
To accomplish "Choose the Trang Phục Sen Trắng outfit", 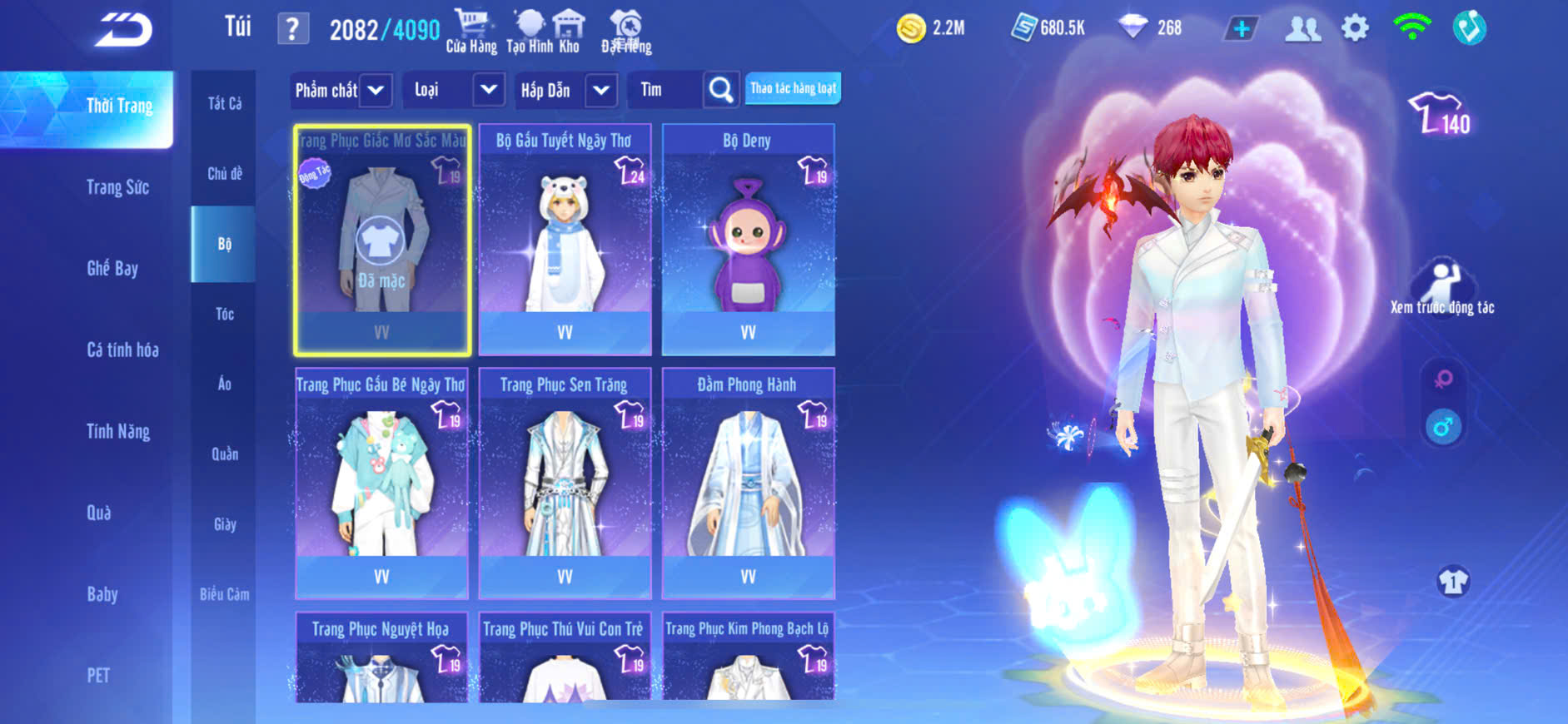I will pyautogui.click(x=565, y=483).
